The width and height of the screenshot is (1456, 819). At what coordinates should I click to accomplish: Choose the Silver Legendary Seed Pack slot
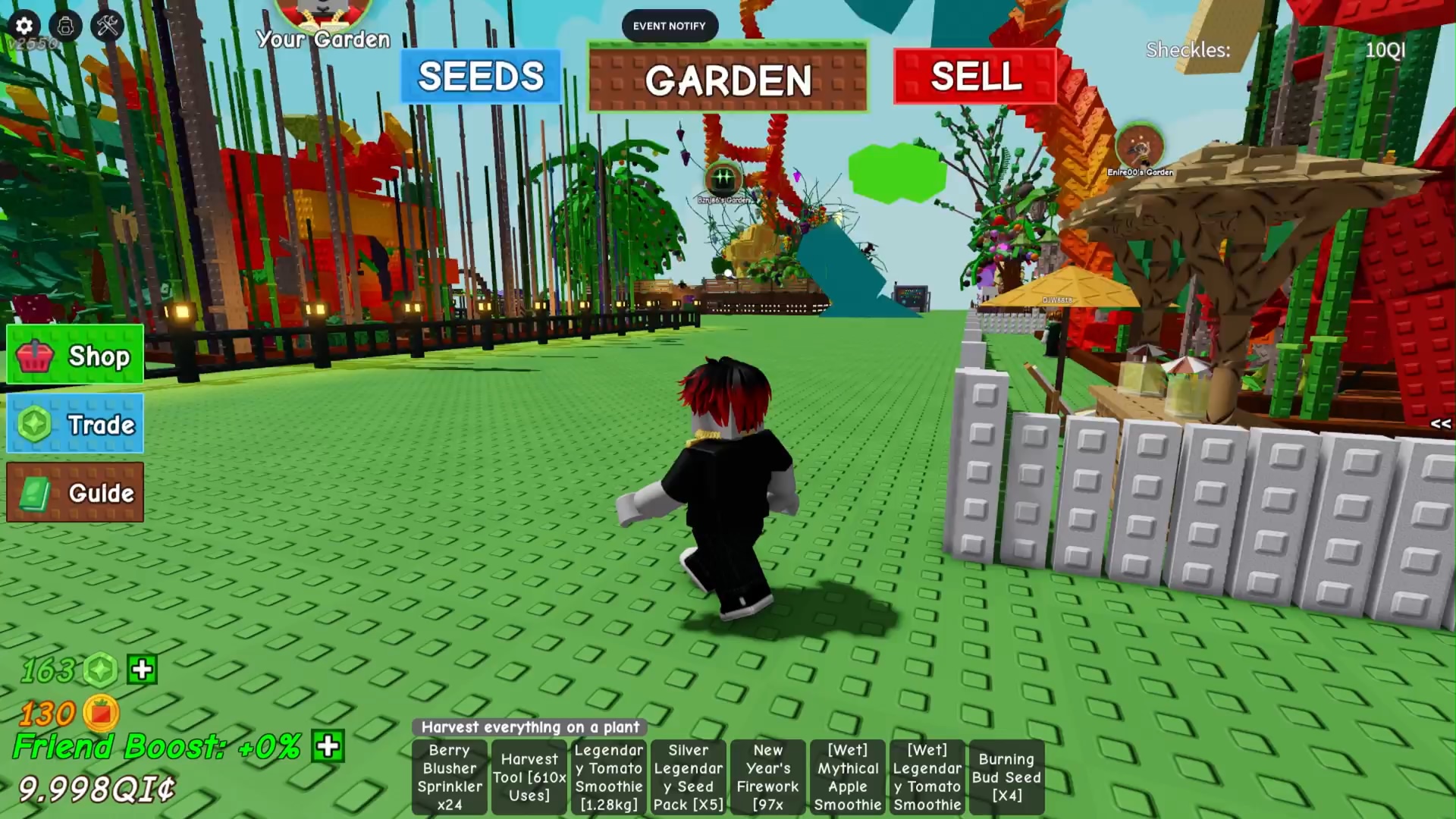point(688,777)
